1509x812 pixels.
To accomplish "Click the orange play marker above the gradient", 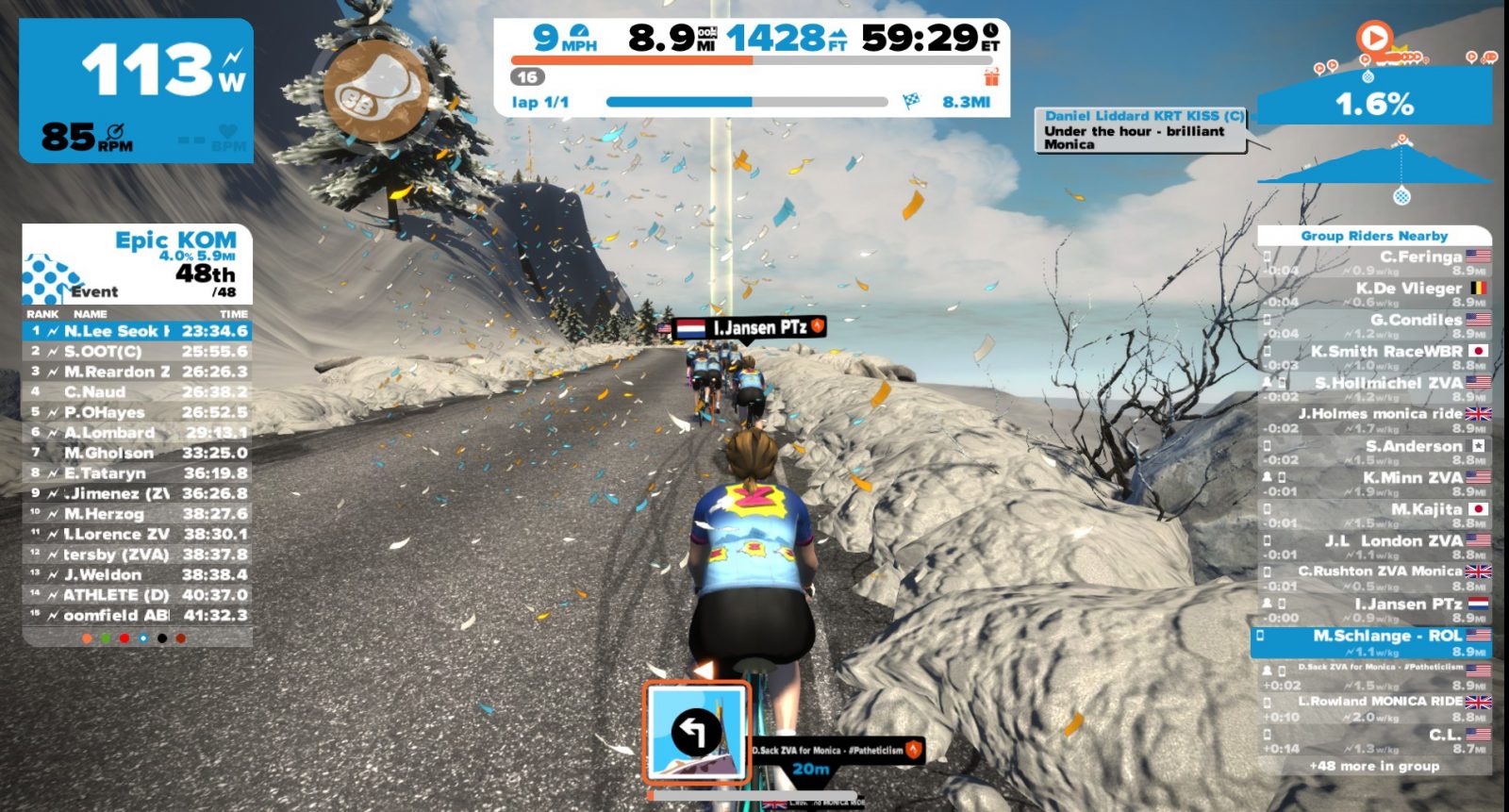I will tap(1374, 39).
